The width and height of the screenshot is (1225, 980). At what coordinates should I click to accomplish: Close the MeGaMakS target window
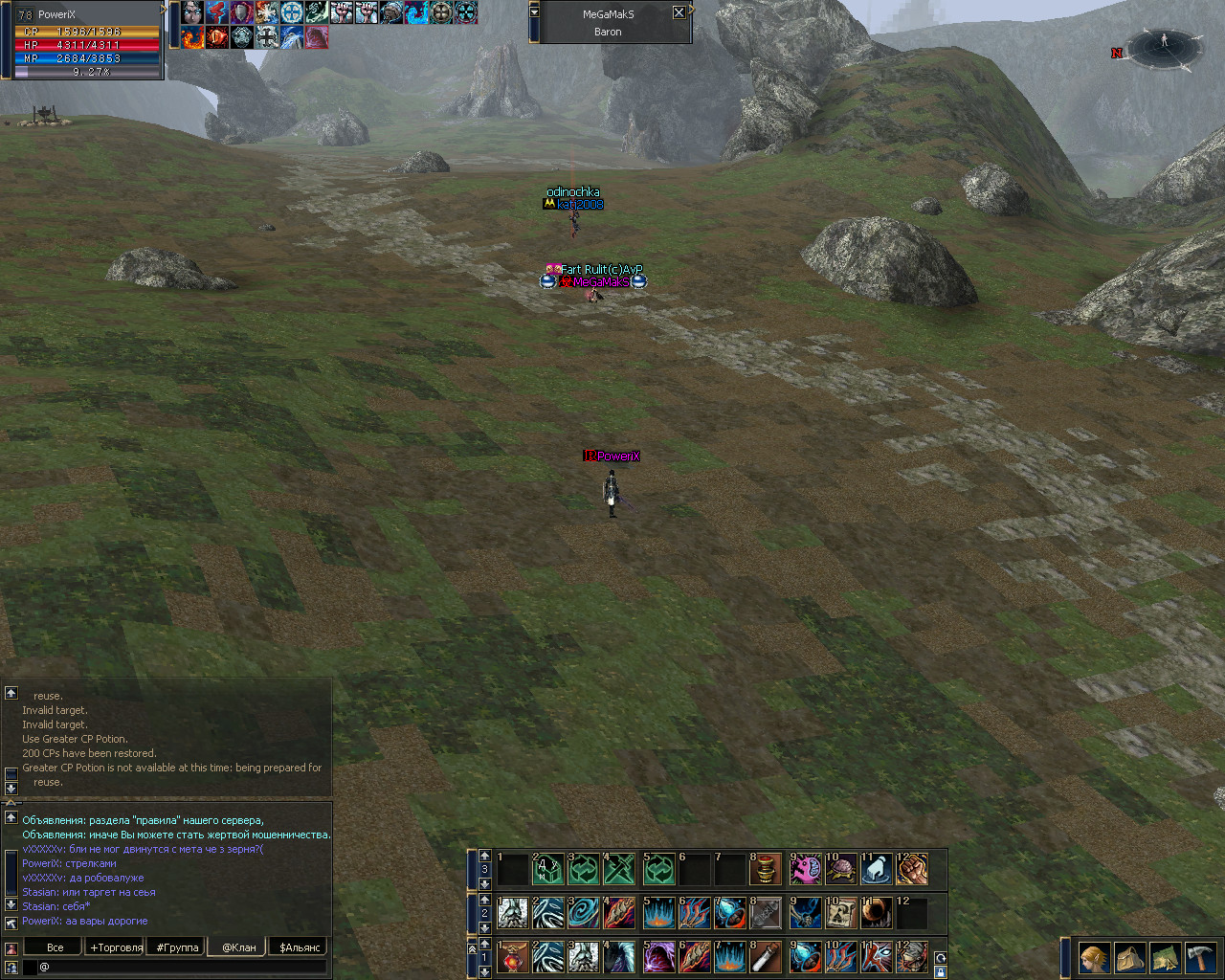[679, 12]
